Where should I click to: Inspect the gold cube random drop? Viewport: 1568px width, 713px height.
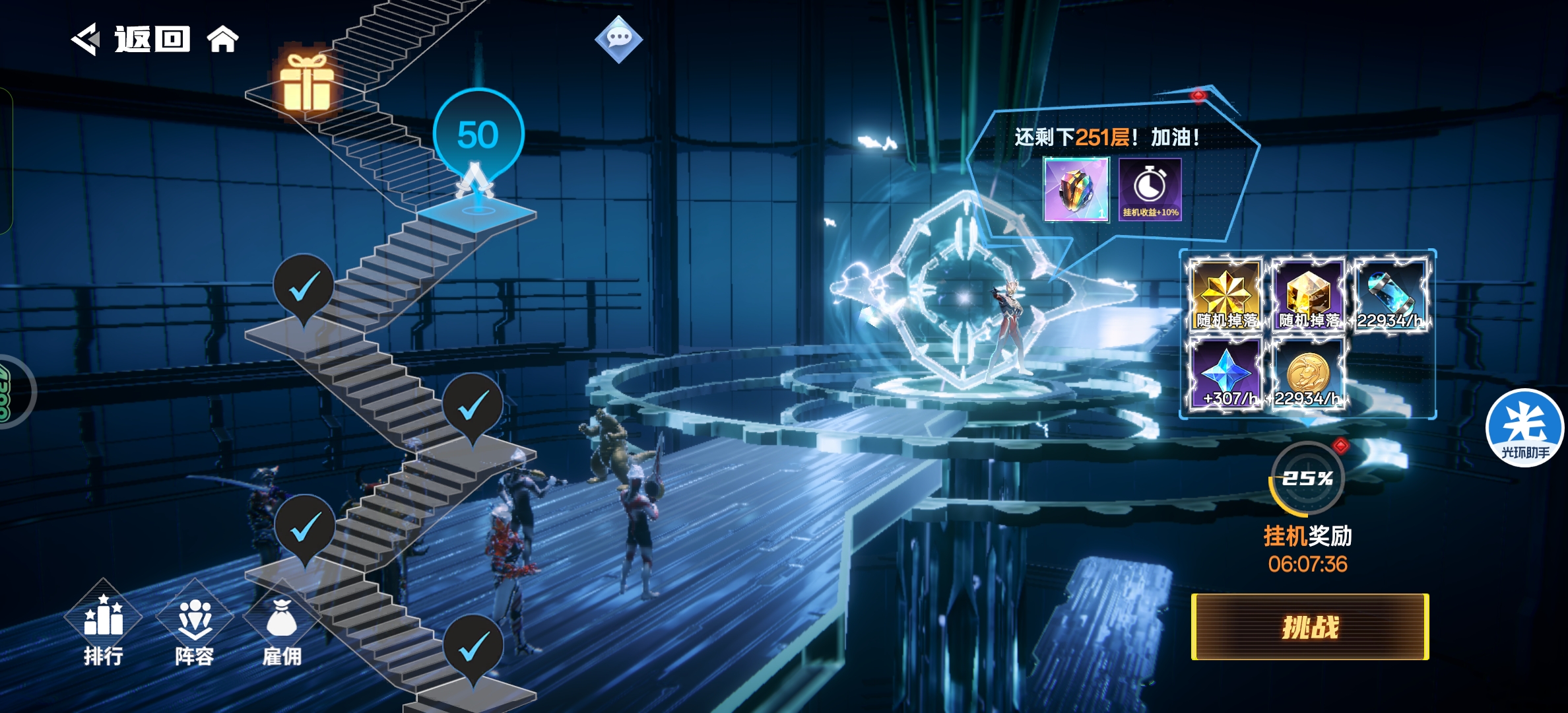[1308, 295]
